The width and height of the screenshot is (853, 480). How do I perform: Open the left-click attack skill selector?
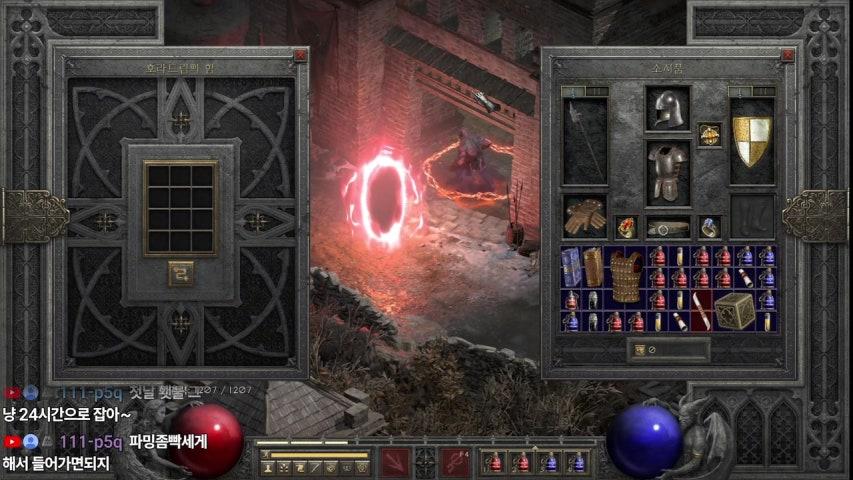click(x=395, y=462)
